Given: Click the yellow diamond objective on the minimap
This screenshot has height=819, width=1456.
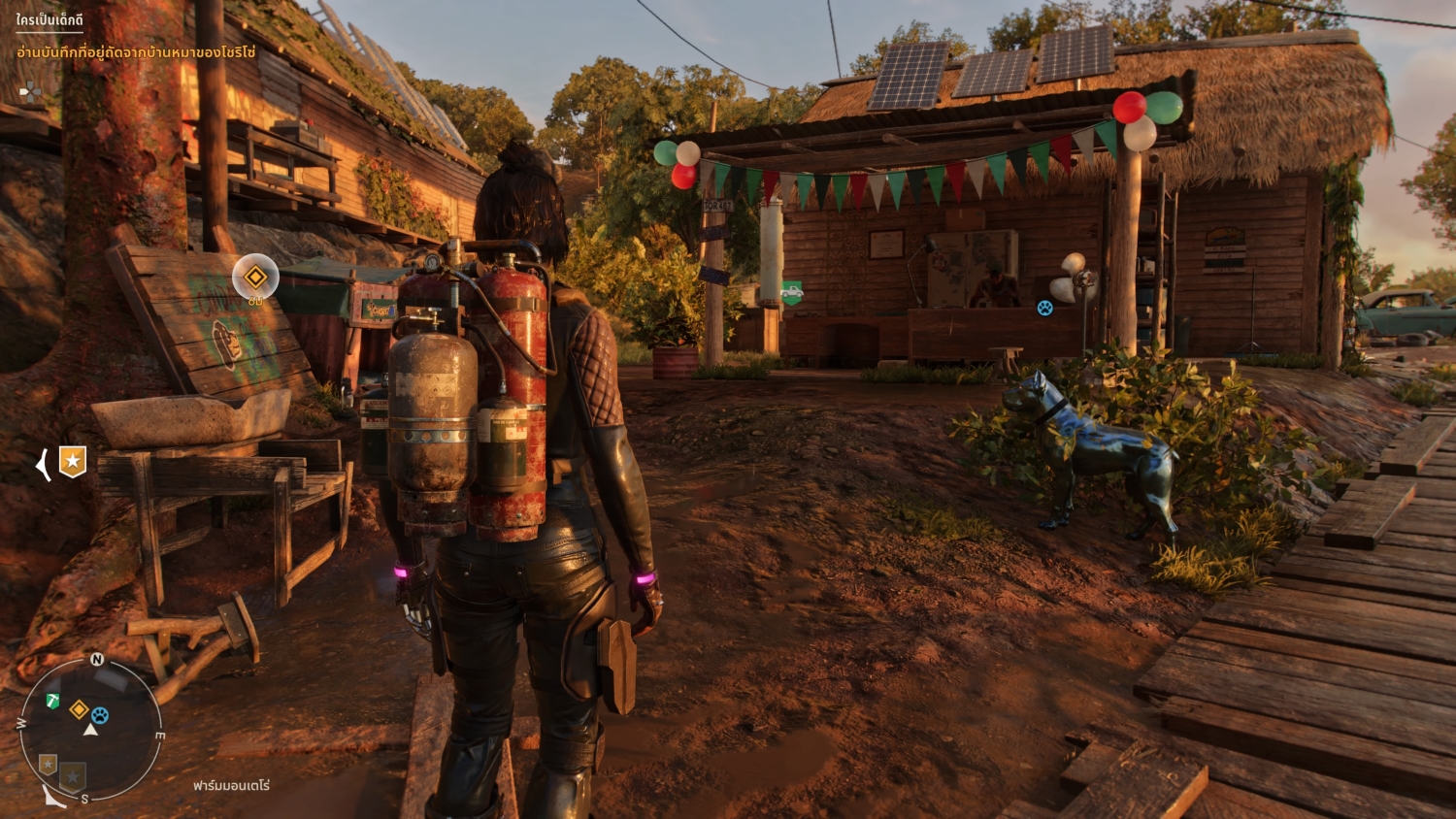Looking at the screenshot, I should tap(80, 710).
